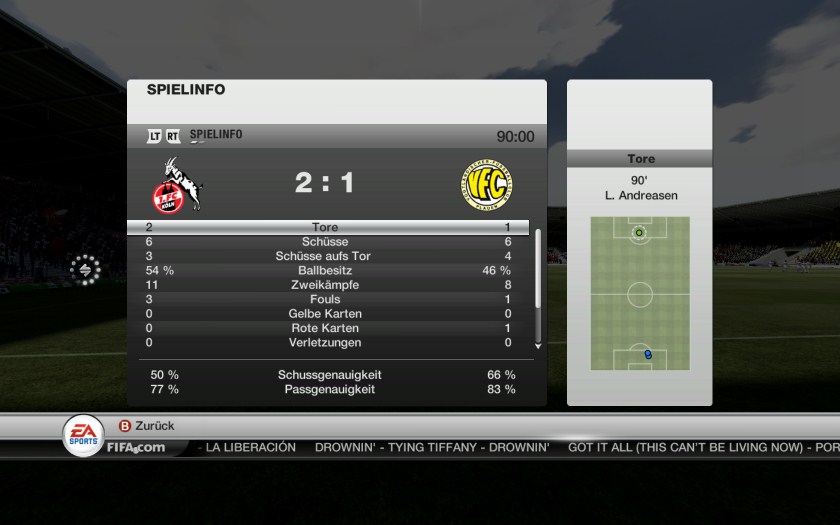This screenshot has width=840, height=525.
Task: Choose the Rote Karten row
Action: point(326,328)
